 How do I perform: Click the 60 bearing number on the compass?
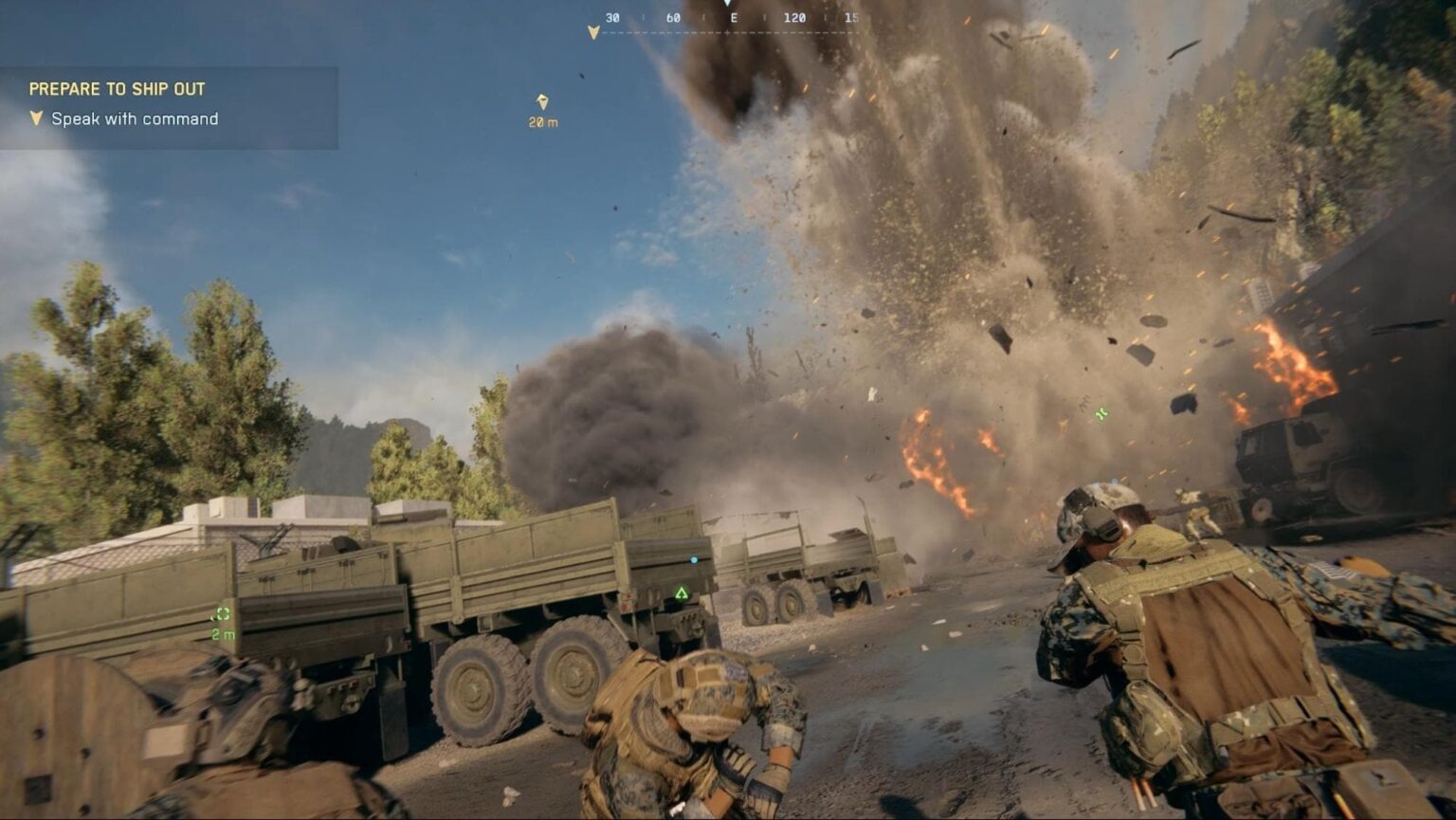click(673, 16)
